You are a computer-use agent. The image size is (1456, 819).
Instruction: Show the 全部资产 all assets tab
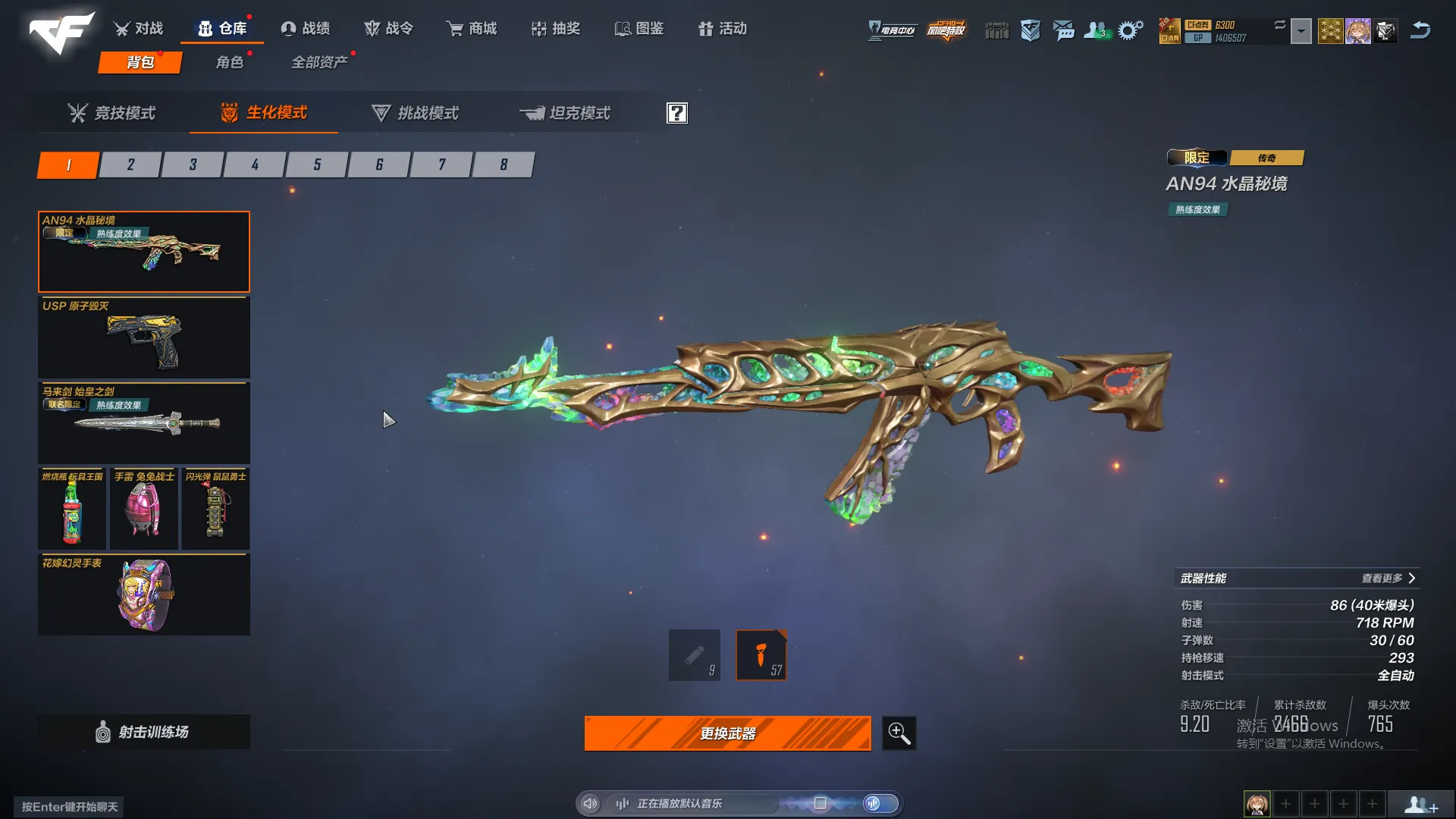point(319,62)
